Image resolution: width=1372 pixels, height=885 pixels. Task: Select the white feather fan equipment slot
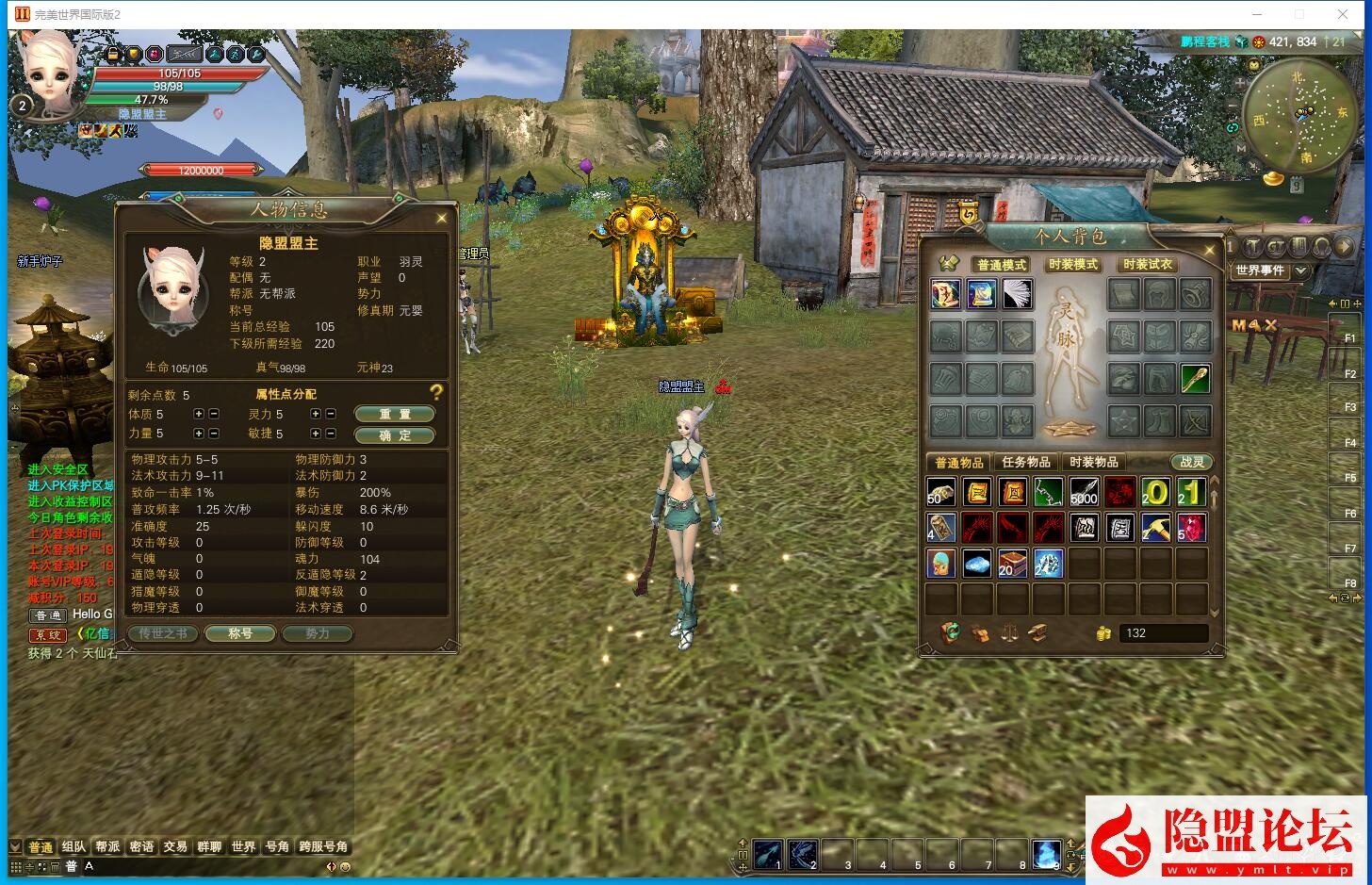coord(1017,294)
